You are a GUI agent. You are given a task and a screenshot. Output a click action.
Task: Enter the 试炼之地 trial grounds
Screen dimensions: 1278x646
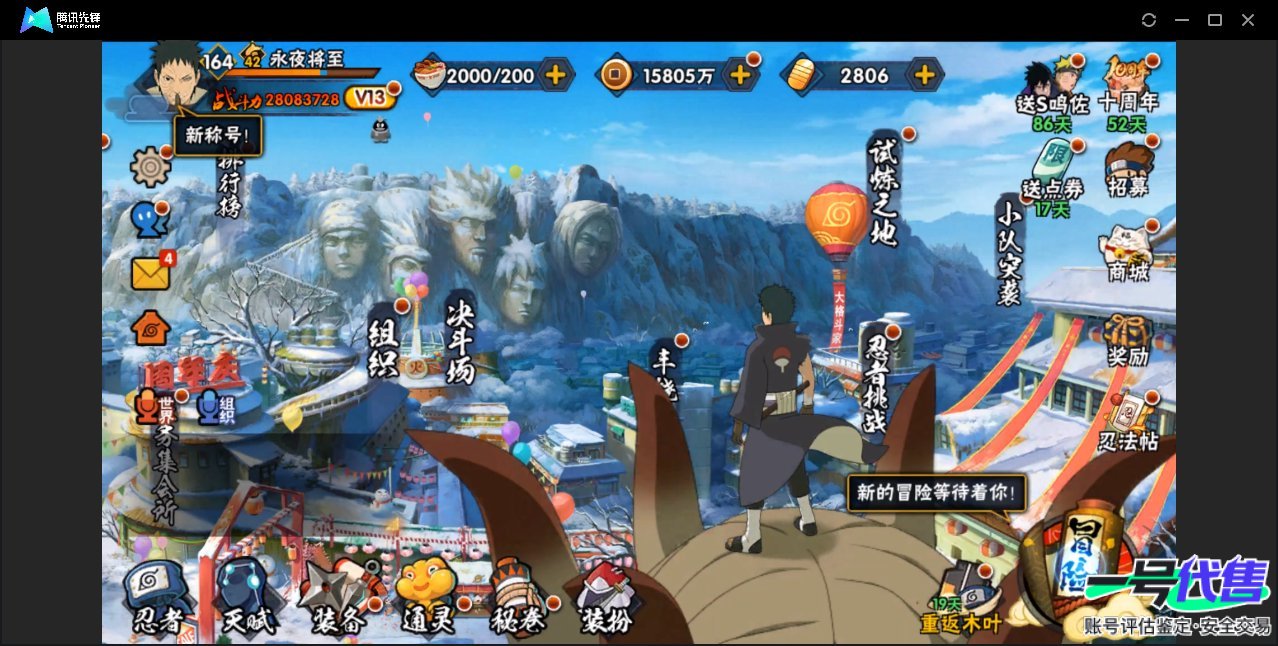(x=883, y=190)
